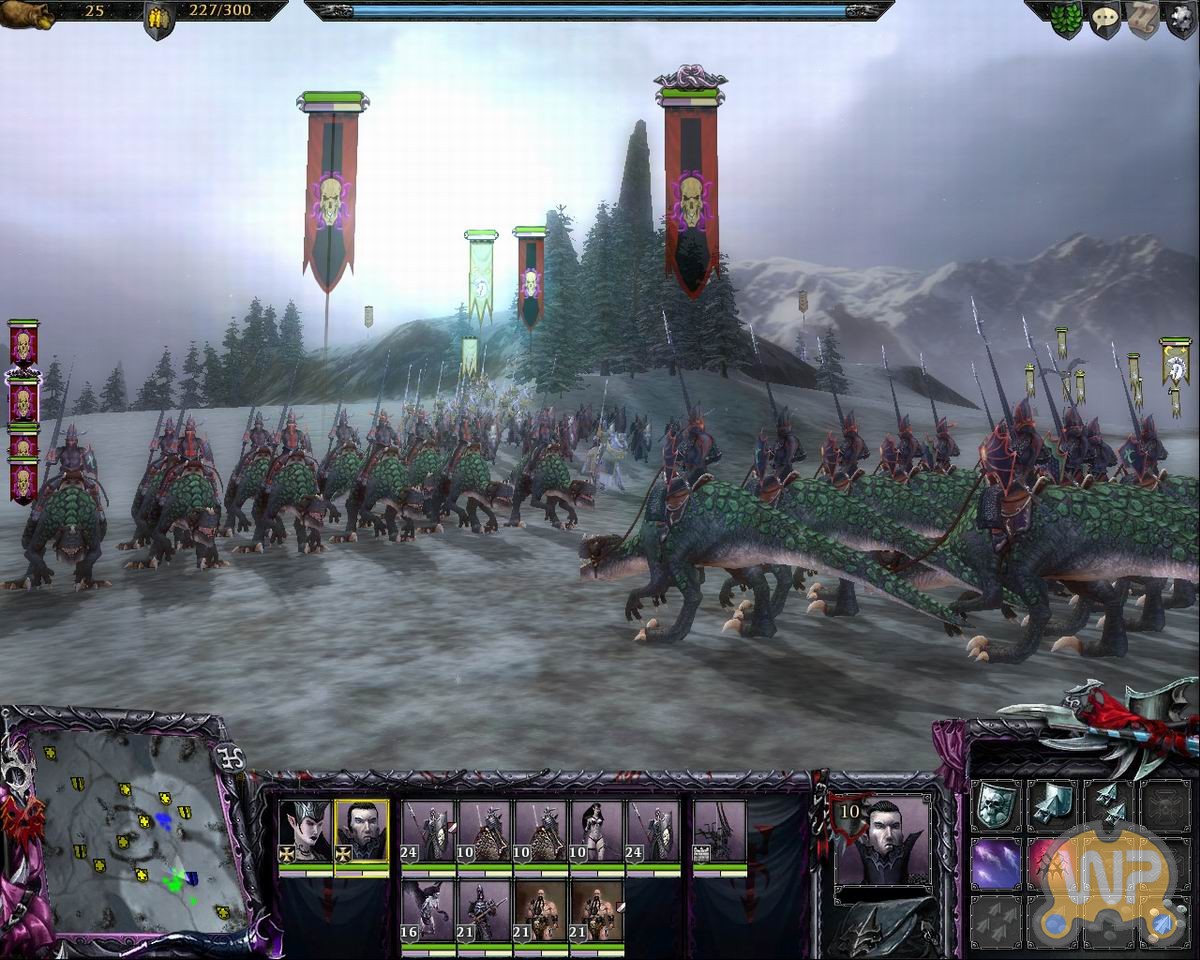Open the chat speech bubble

pos(1104,20)
